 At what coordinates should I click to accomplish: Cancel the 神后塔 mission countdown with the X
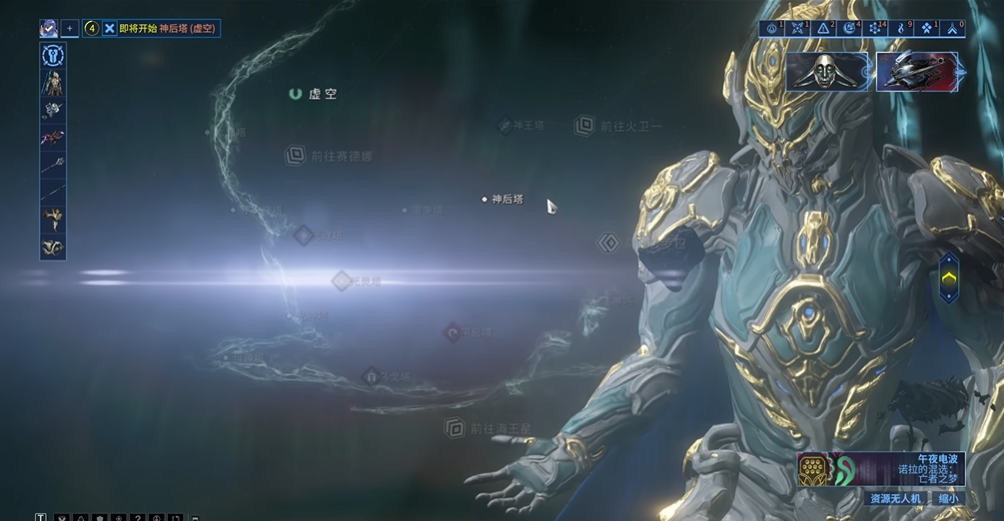coord(109,29)
